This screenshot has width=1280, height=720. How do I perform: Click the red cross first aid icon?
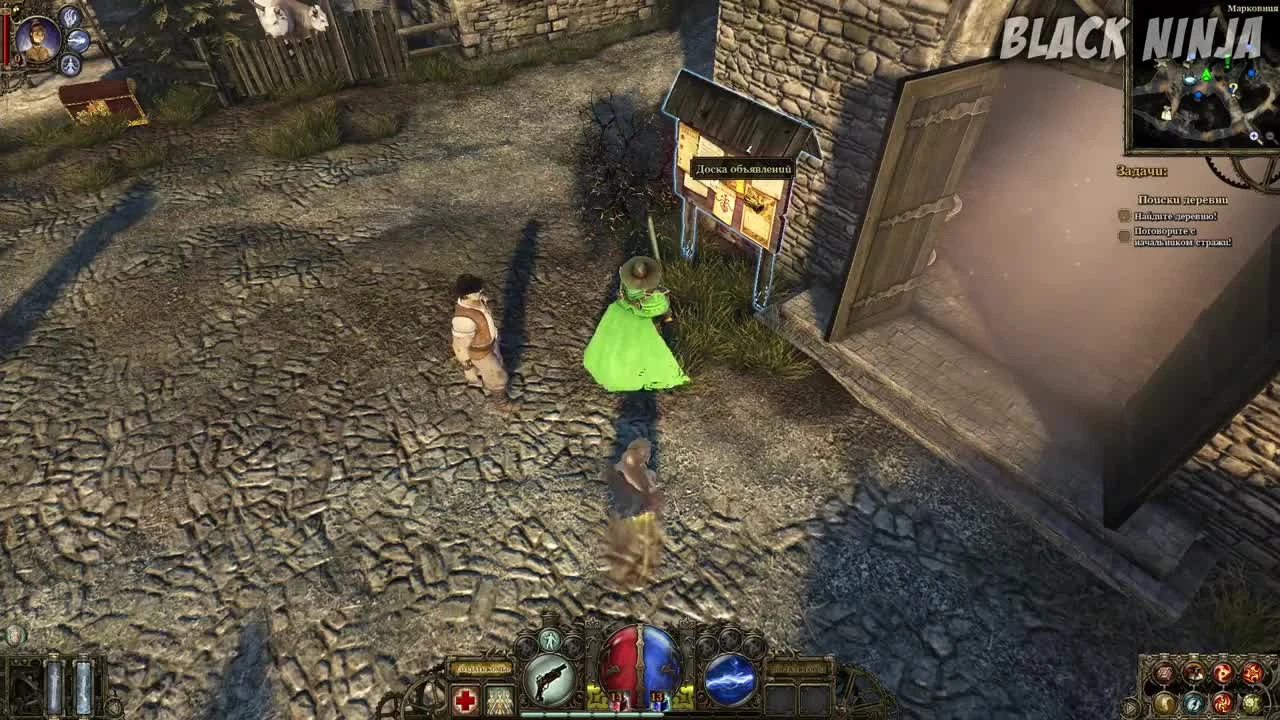click(467, 698)
